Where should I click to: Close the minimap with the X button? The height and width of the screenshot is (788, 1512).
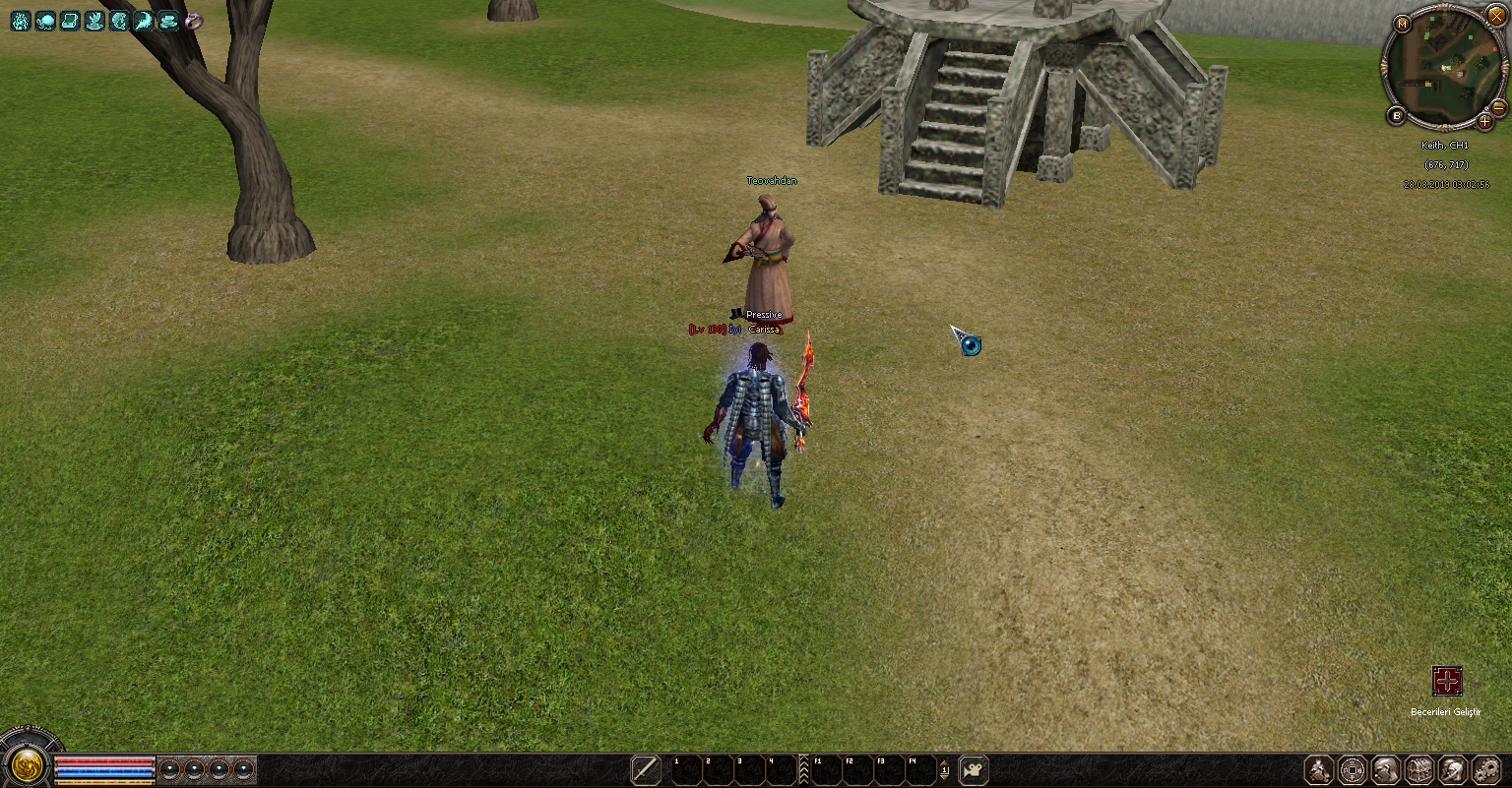pyautogui.click(x=1496, y=16)
